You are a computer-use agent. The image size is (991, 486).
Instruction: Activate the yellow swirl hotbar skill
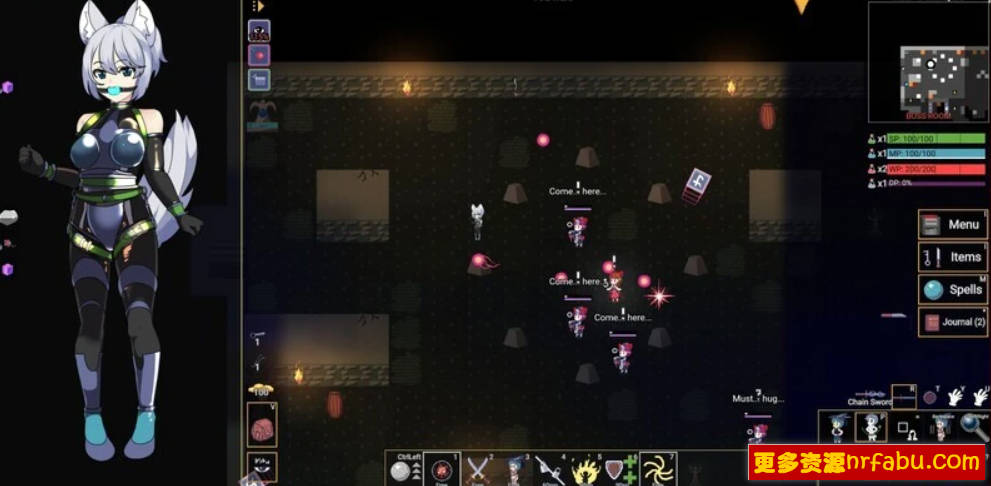point(658,469)
